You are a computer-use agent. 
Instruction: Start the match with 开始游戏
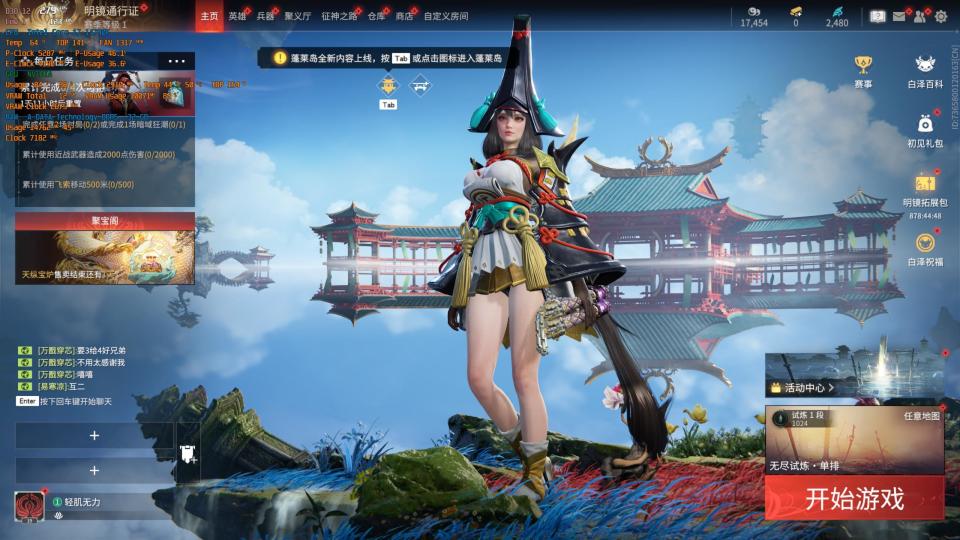(x=854, y=498)
